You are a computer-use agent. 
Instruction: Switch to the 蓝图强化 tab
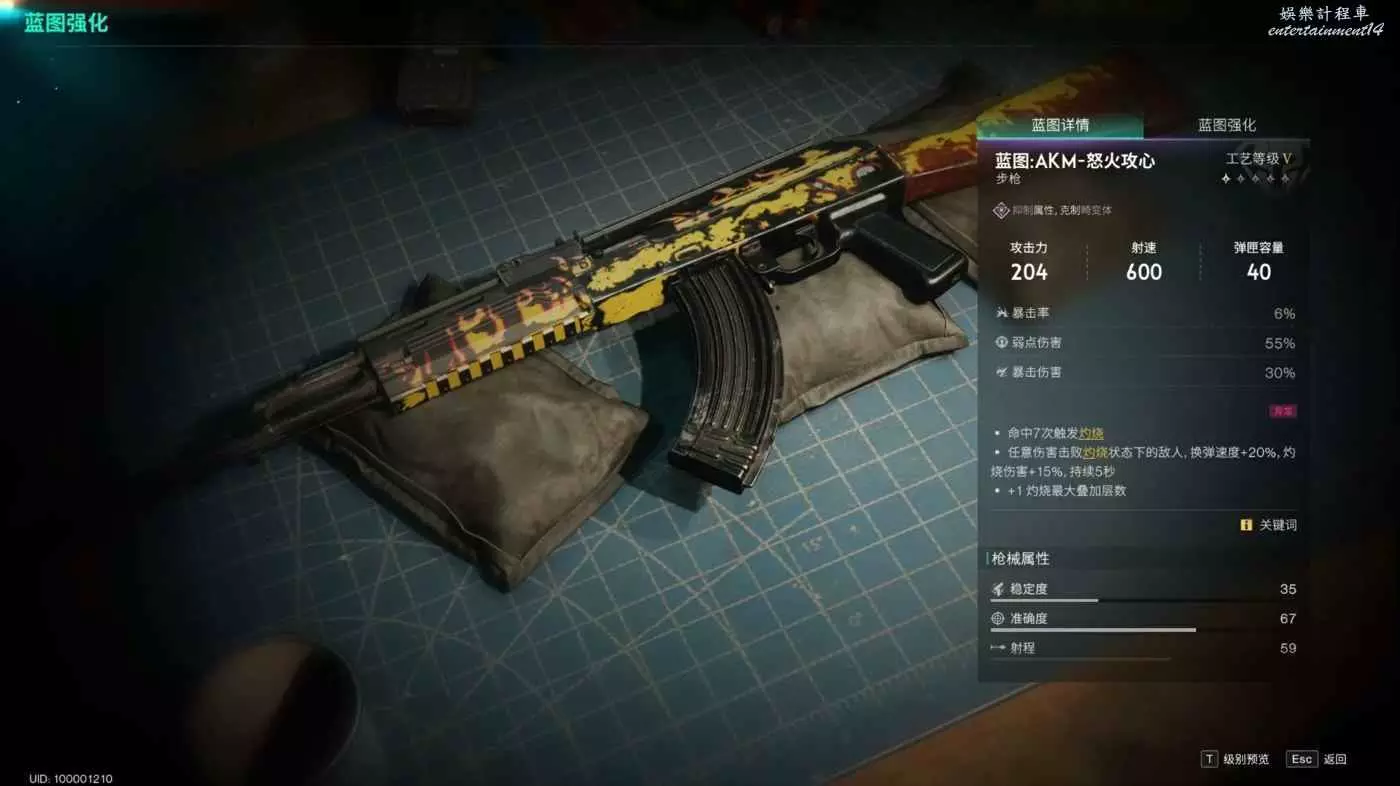1226,125
